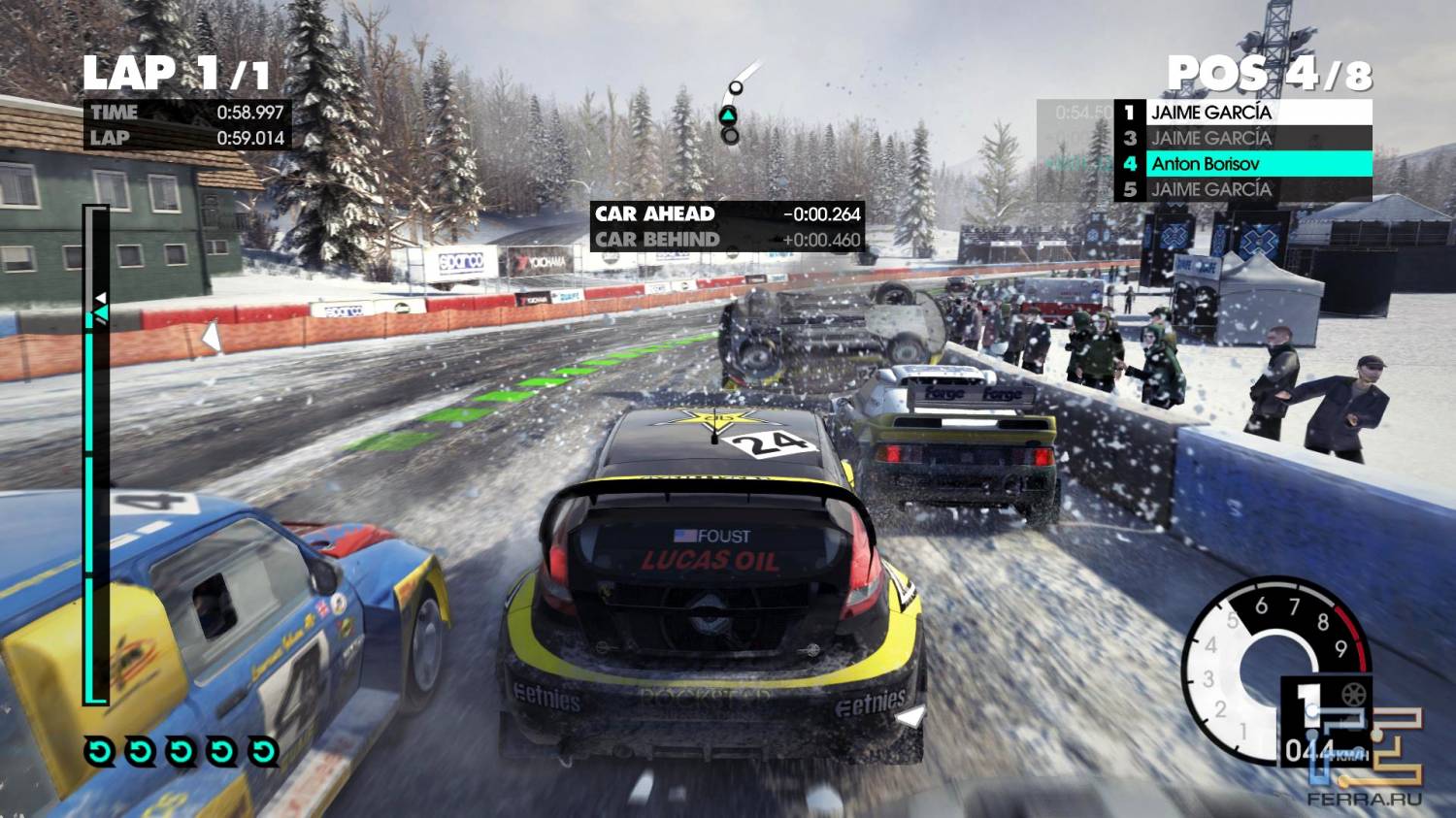Select Anton Borisov's row in the standings
Image resolution: width=1456 pixels, height=818 pixels.
click(1243, 164)
